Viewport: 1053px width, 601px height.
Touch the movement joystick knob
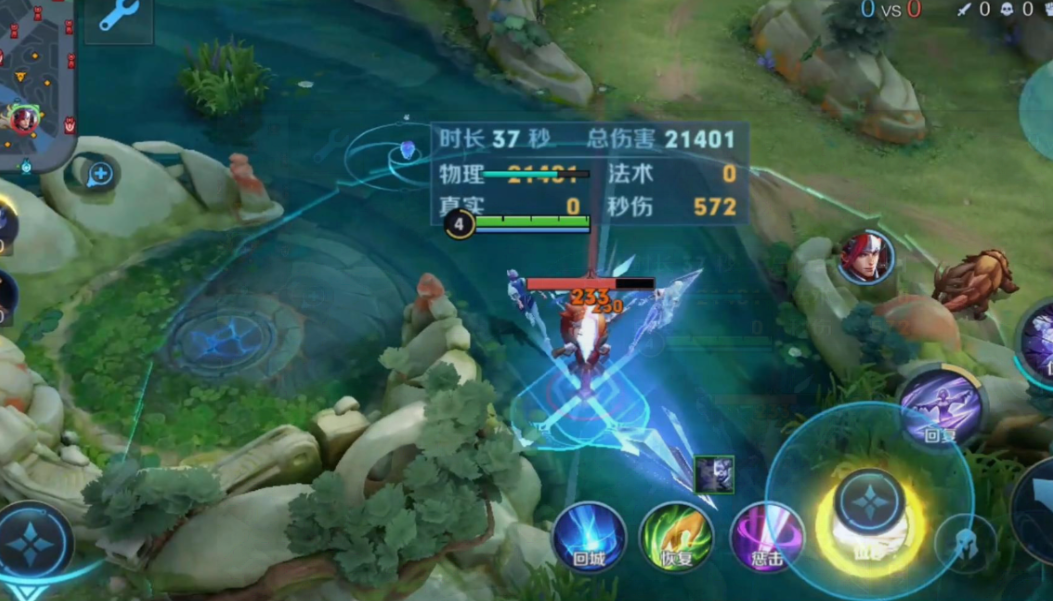(x=34, y=542)
